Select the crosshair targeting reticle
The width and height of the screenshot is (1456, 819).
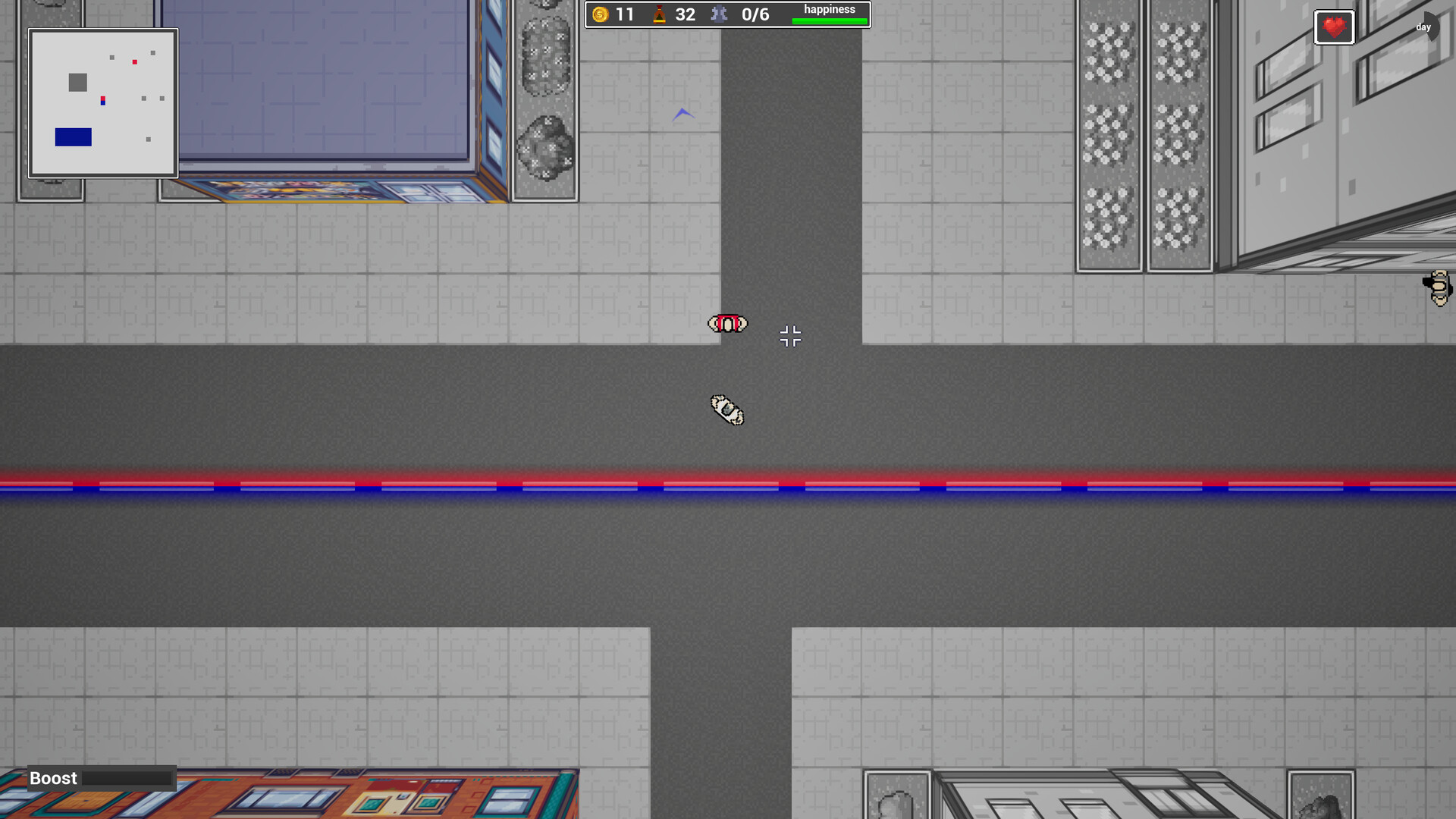[790, 337]
